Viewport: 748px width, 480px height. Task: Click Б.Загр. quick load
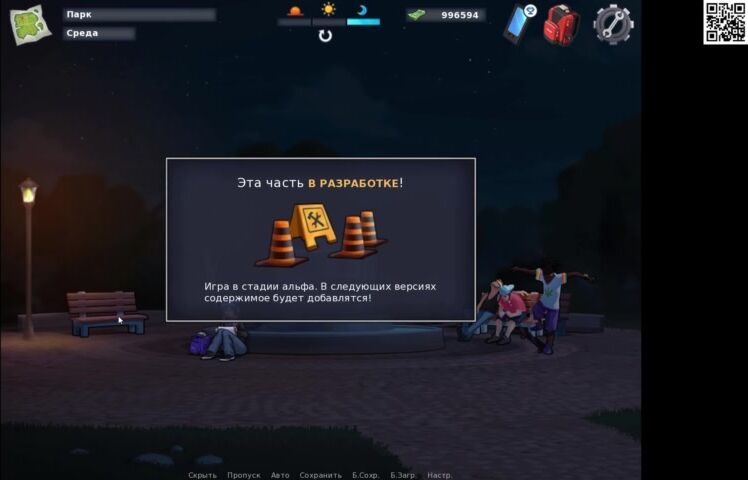pos(404,475)
